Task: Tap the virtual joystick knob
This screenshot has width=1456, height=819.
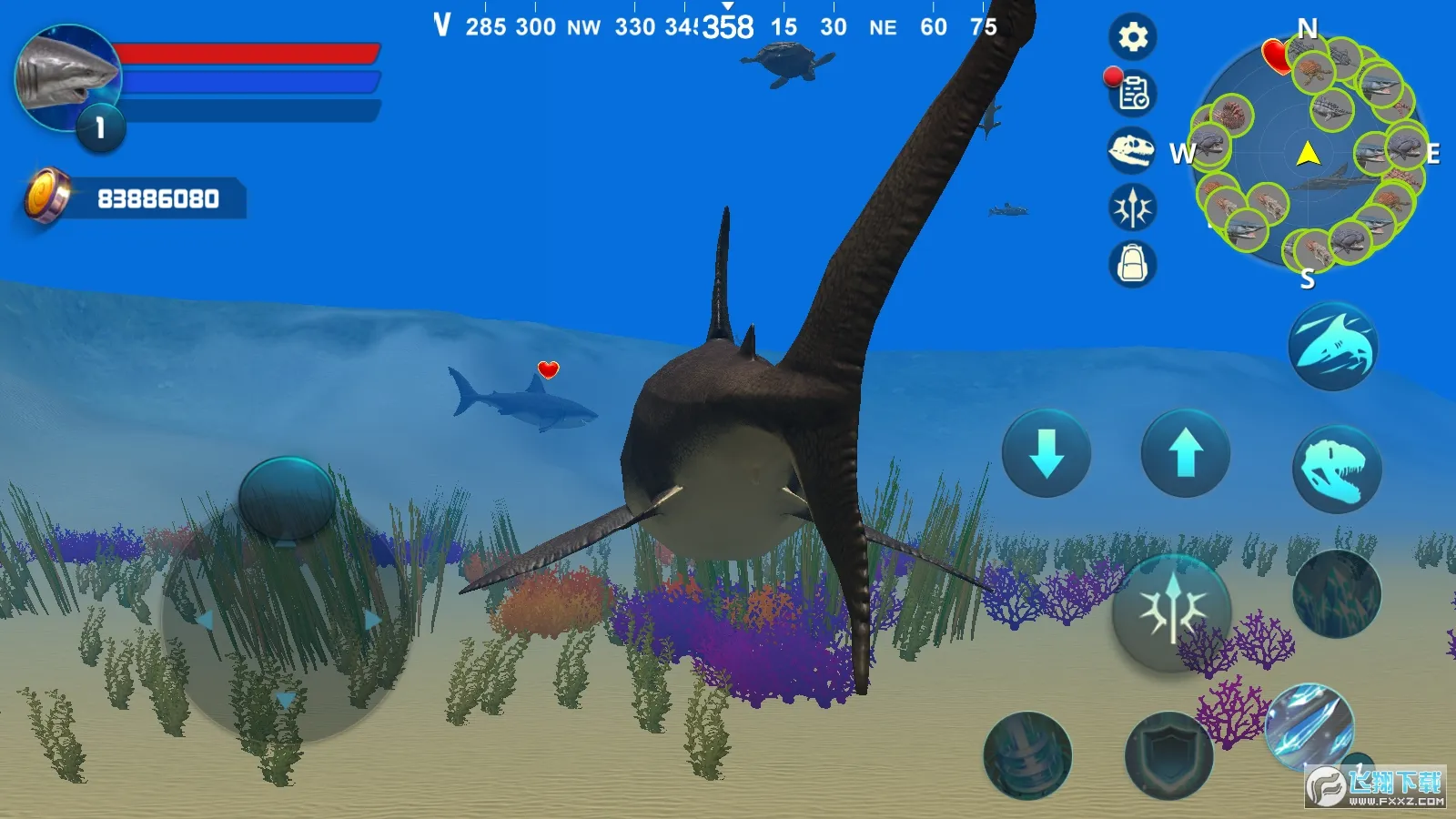Action: (287, 500)
